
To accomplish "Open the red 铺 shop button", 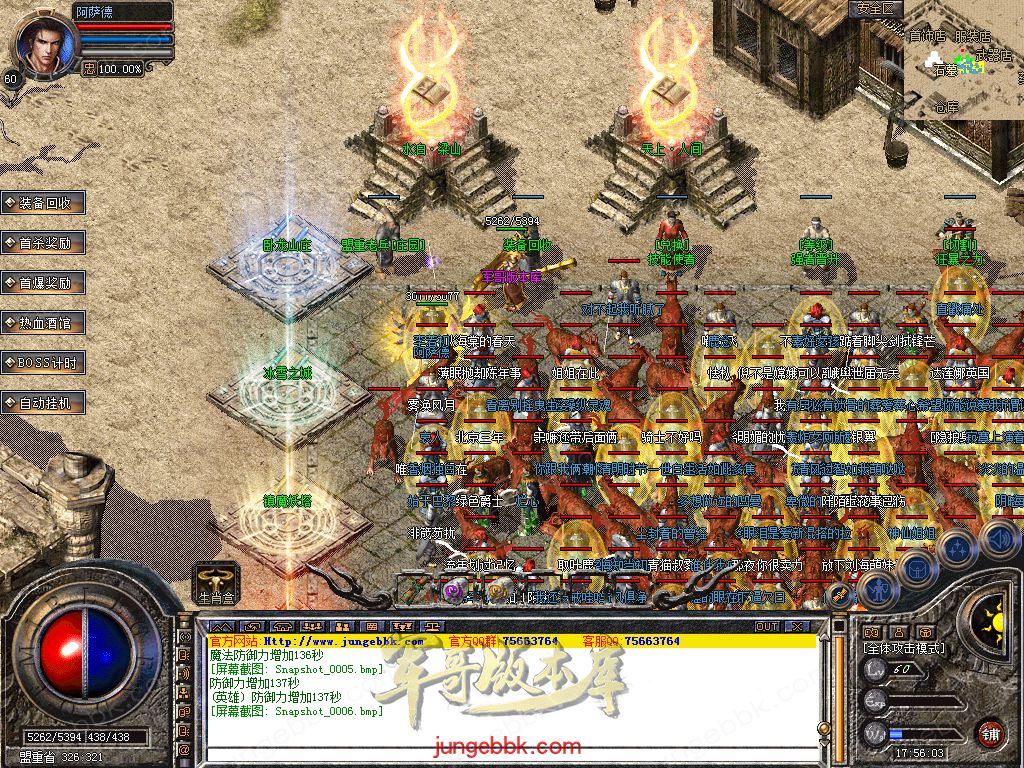I will coord(990,733).
